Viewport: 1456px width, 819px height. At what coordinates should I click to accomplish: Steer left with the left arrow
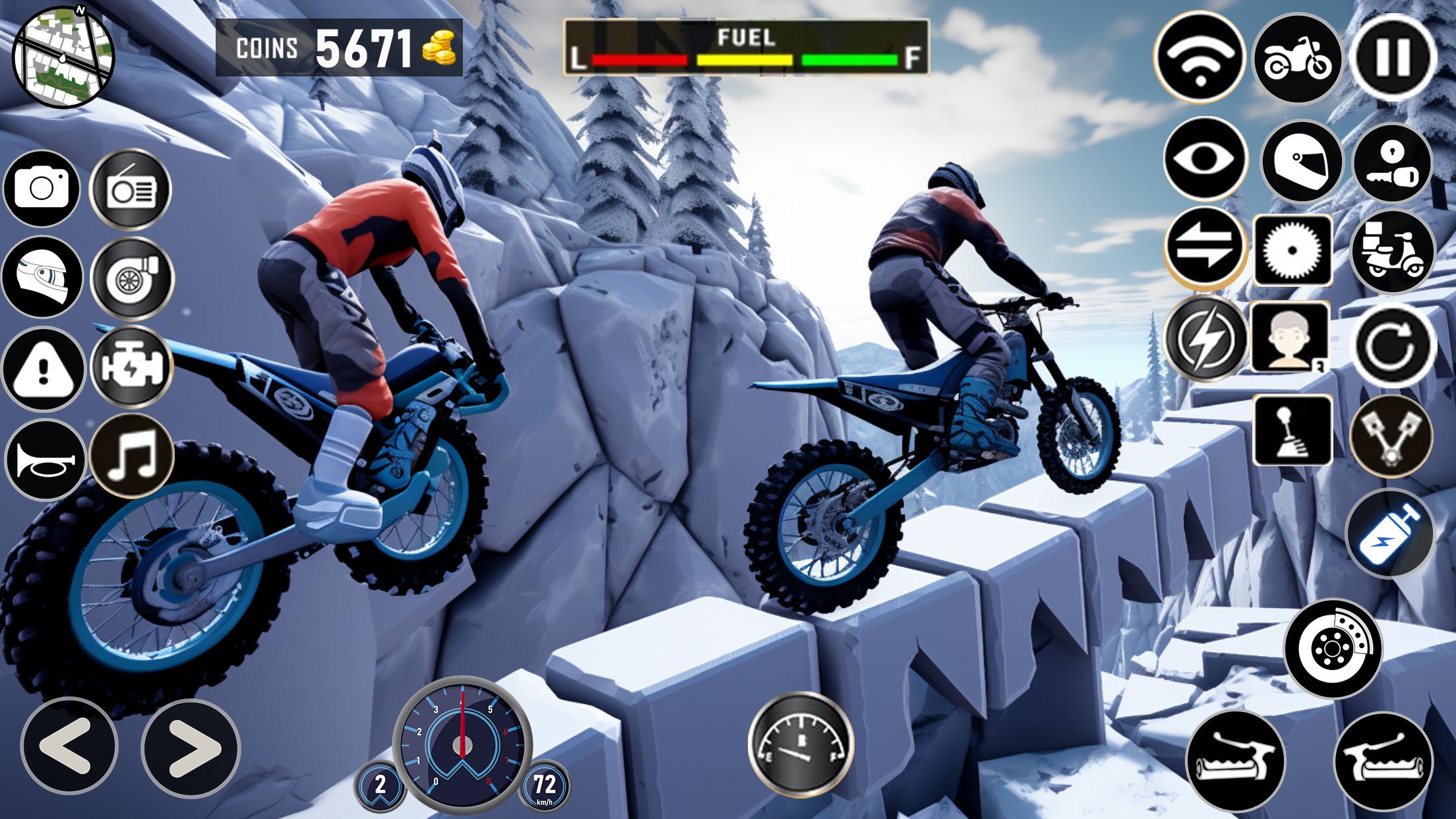pos(69,747)
